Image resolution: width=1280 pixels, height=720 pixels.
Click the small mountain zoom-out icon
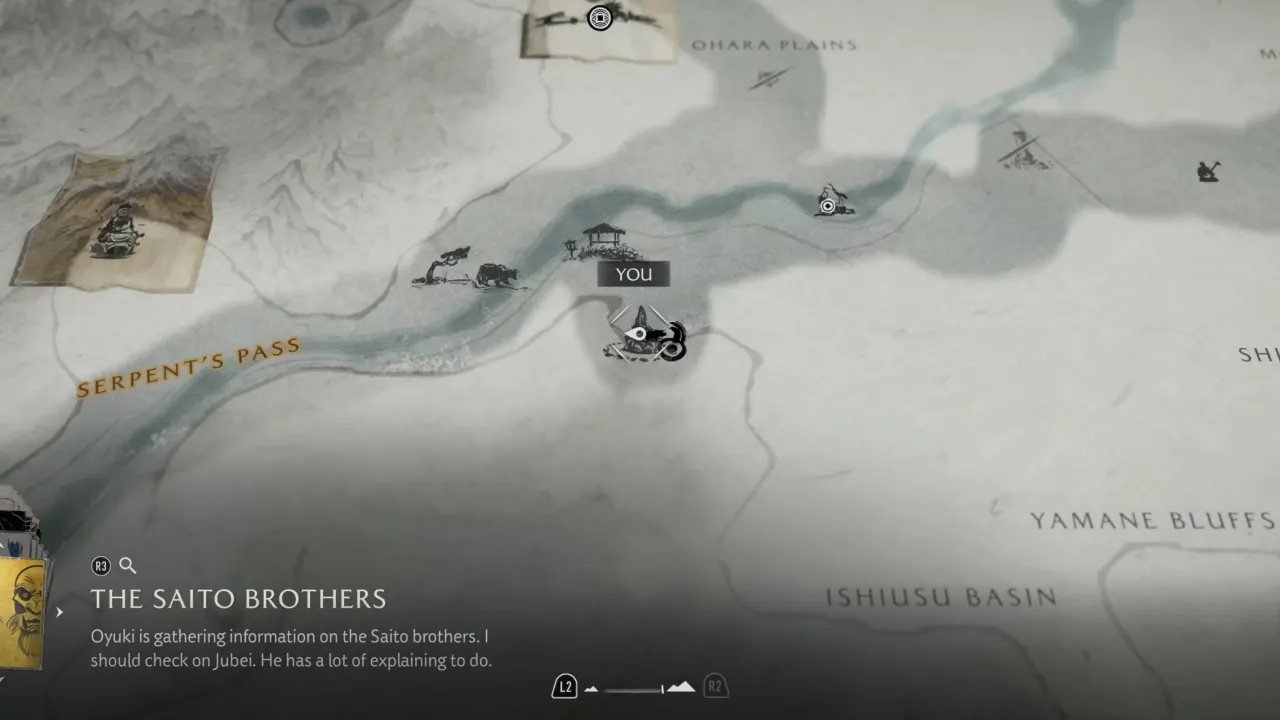click(591, 689)
